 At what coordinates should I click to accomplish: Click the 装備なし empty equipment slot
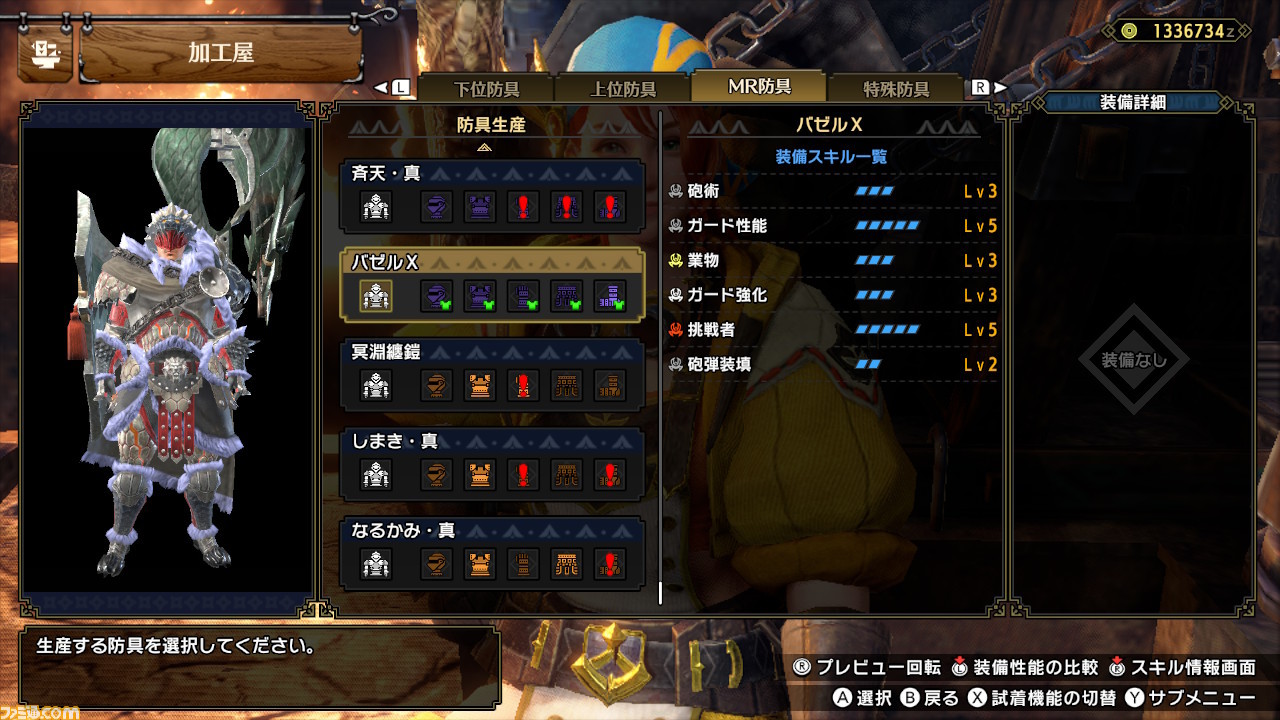click(1133, 360)
